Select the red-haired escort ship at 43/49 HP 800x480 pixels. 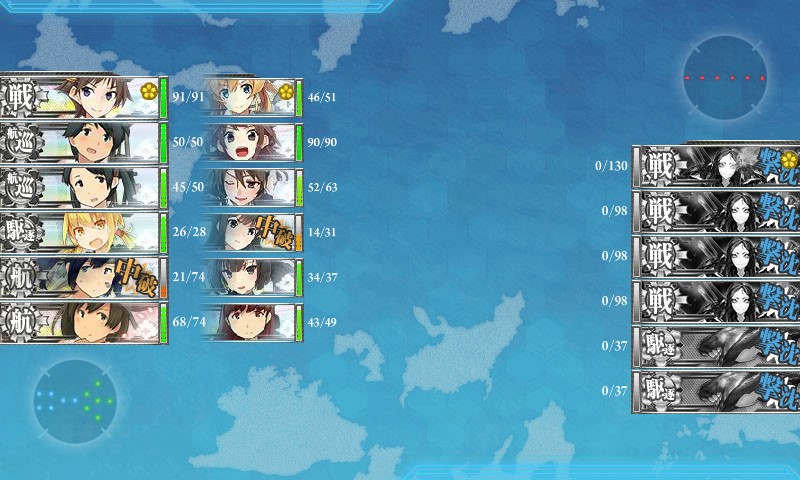tap(250, 322)
